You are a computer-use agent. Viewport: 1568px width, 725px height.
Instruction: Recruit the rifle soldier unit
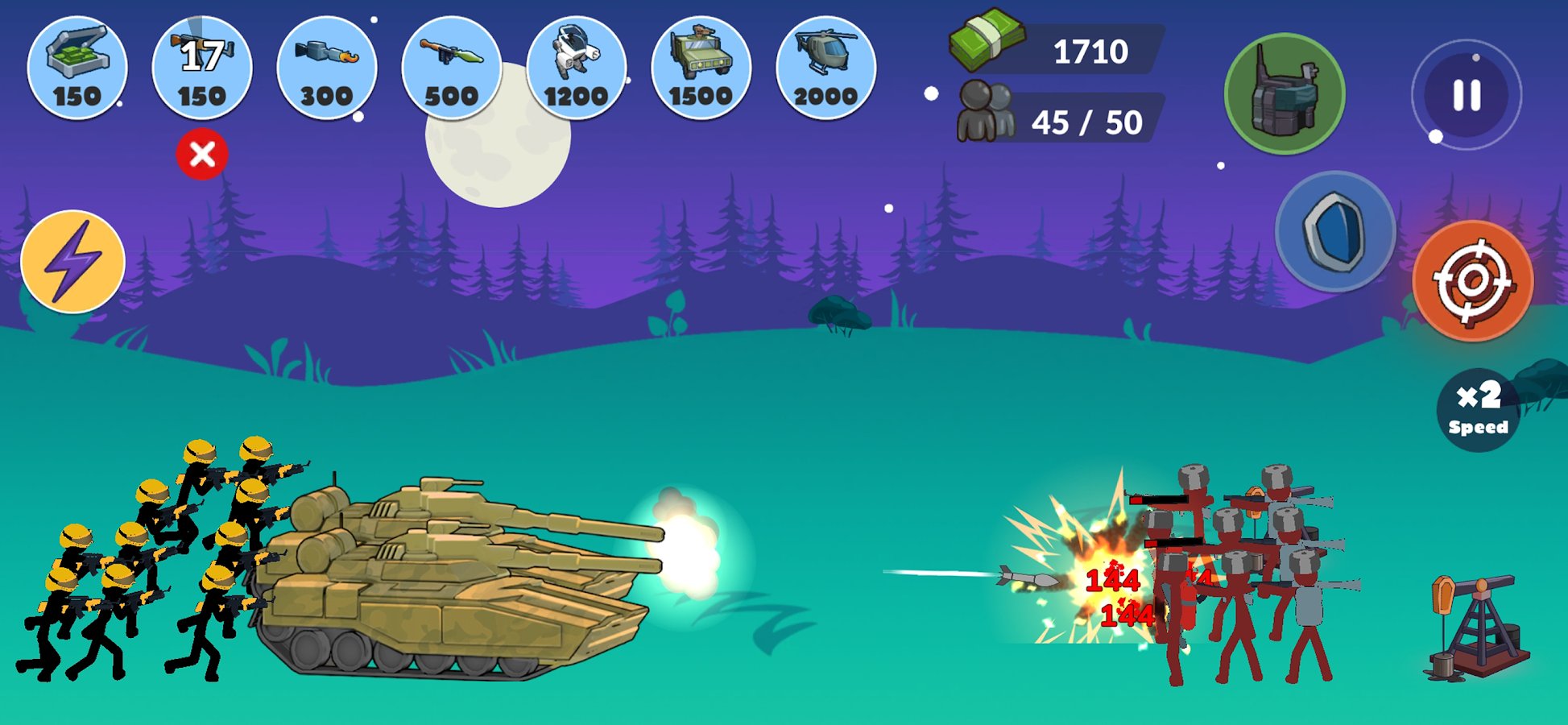(x=202, y=68)
